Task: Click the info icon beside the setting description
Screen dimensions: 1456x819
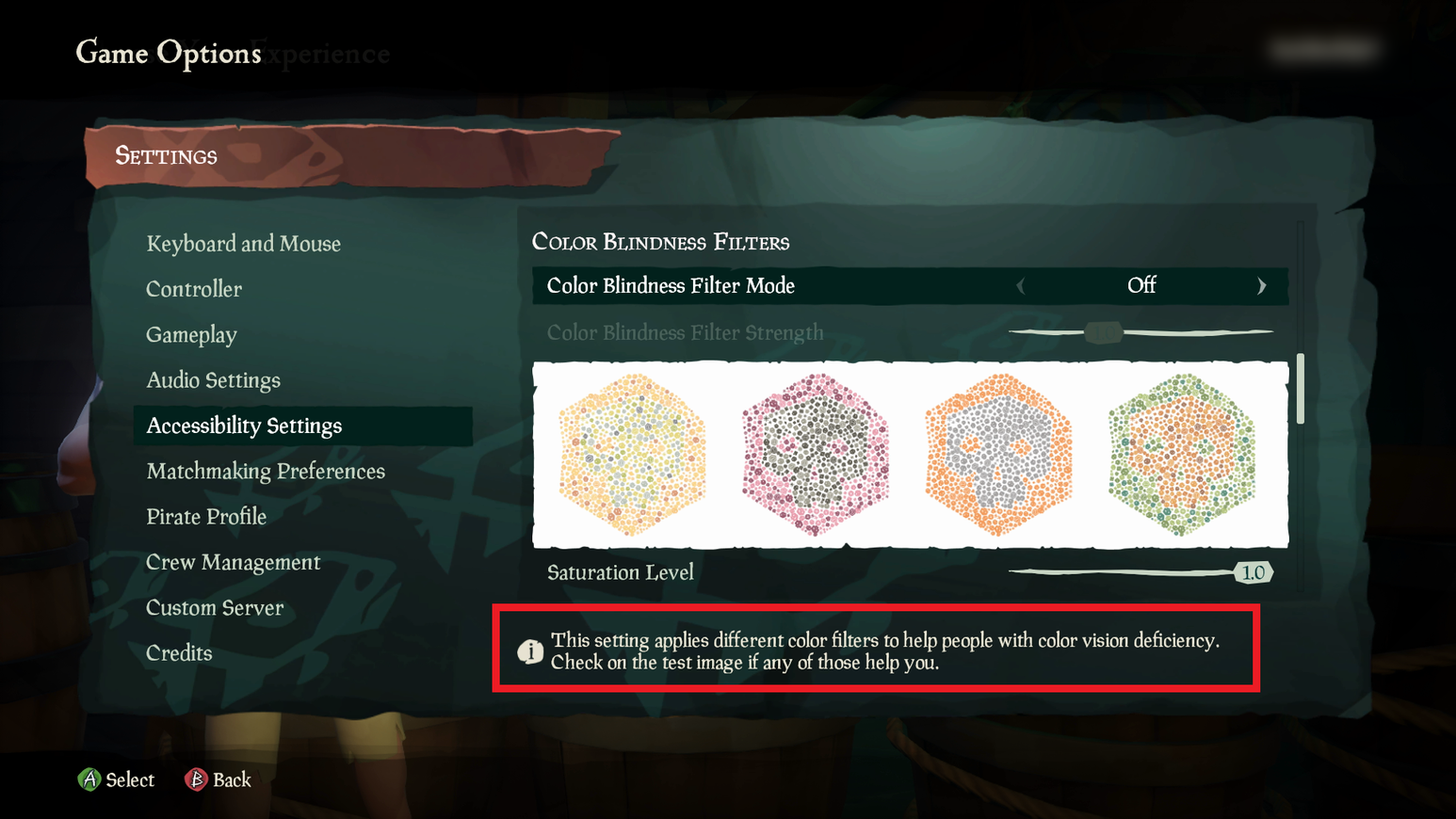Action: pos(531,650)
